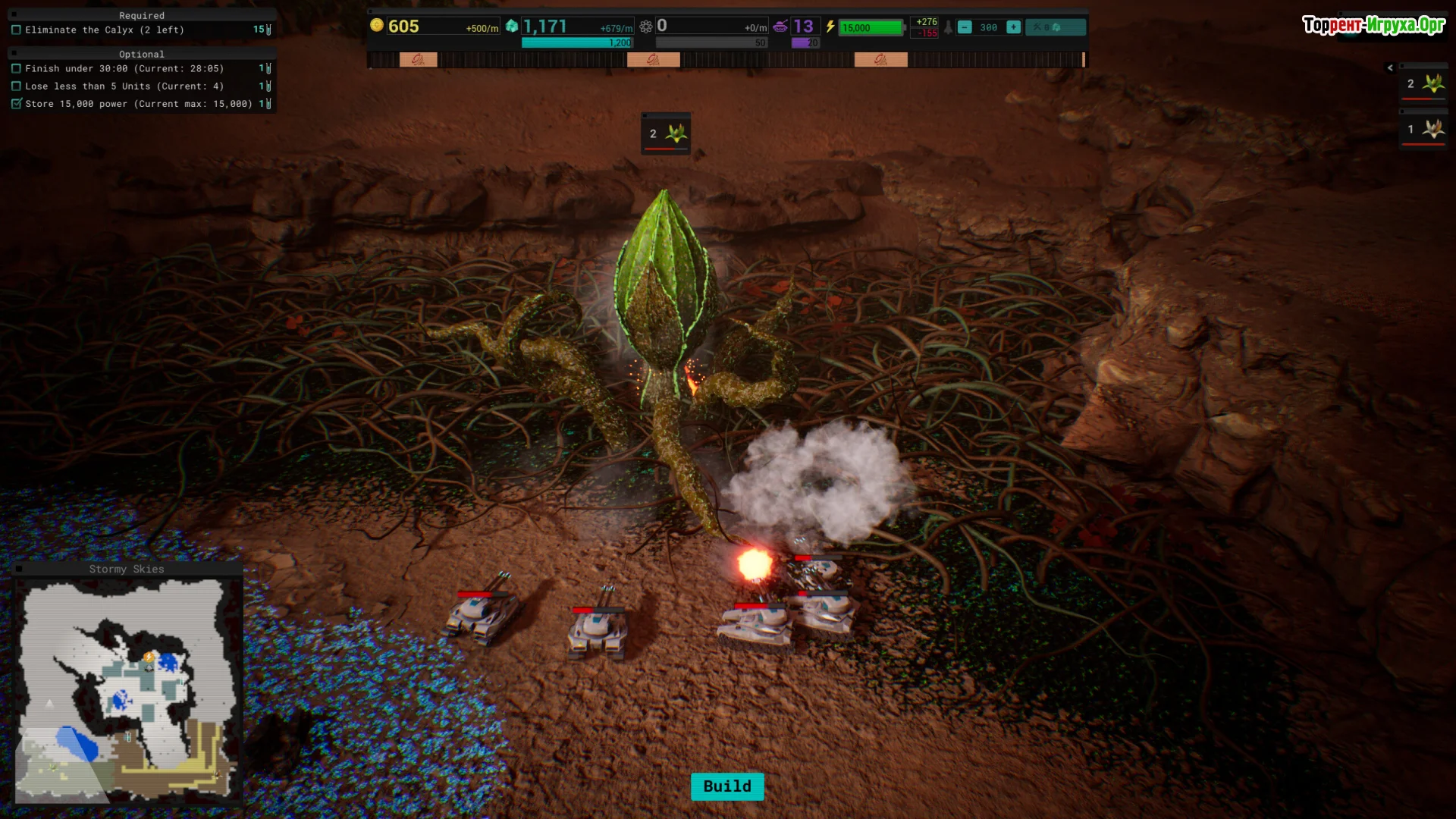
Task: Click the Eliminate the Calyx objective
Action: (105, 30)
